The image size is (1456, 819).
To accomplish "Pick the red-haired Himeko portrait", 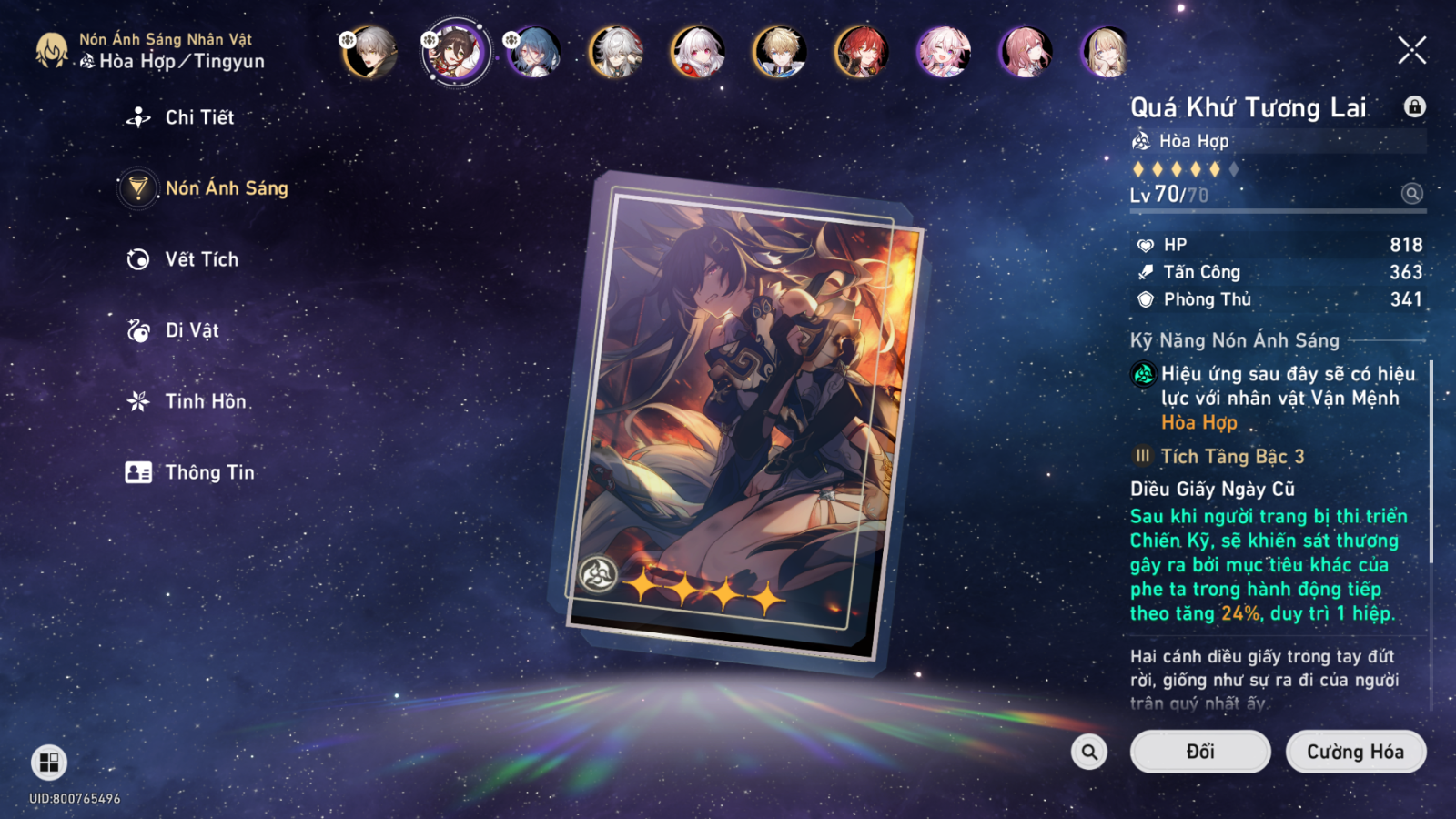I will (x=862, y=52).
